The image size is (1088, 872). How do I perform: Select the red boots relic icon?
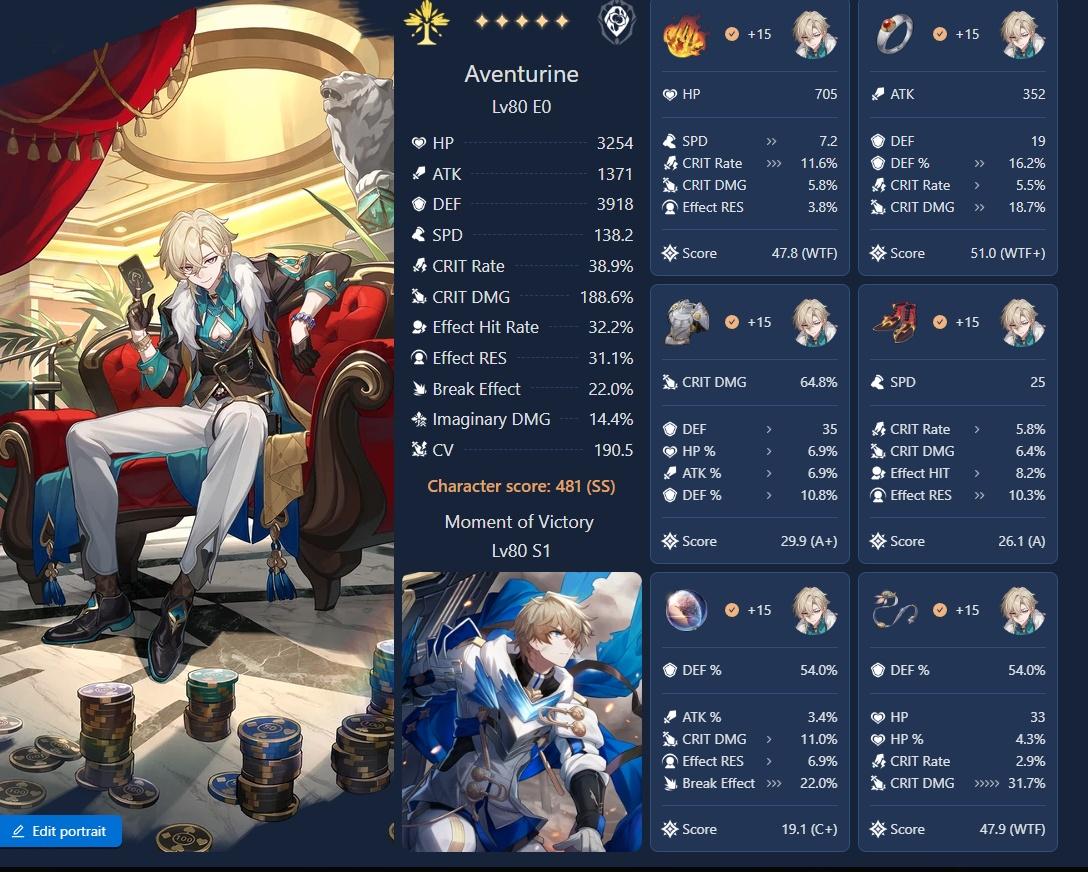click(x=893, y=322)
